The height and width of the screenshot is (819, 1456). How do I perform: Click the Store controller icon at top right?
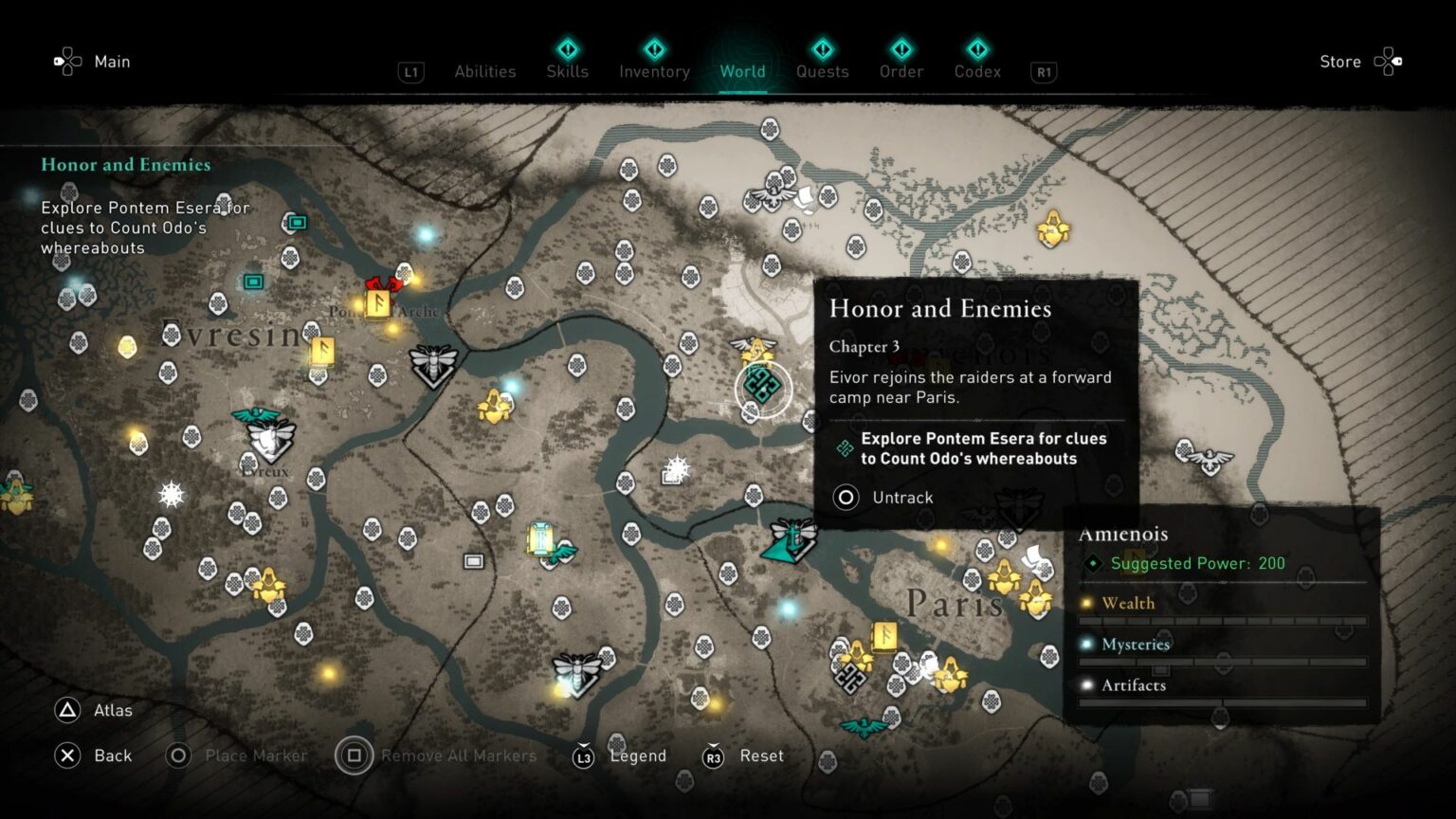pyautogui.click(x=1388, y=61)
